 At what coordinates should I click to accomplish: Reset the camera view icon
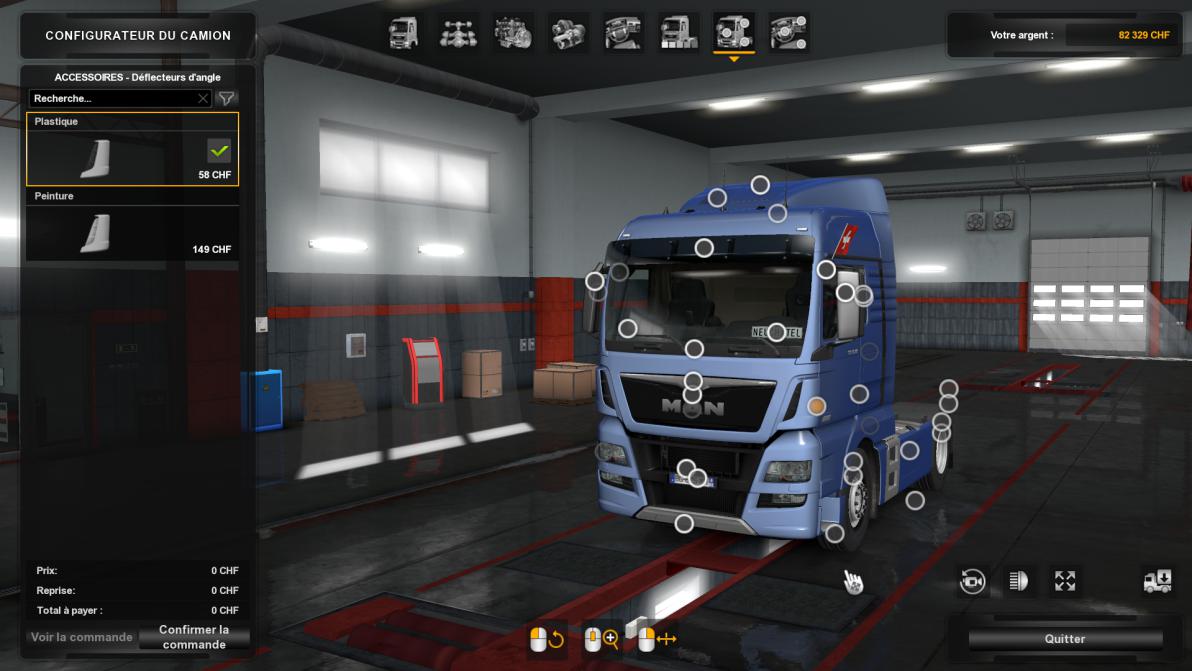coord(972,581)
